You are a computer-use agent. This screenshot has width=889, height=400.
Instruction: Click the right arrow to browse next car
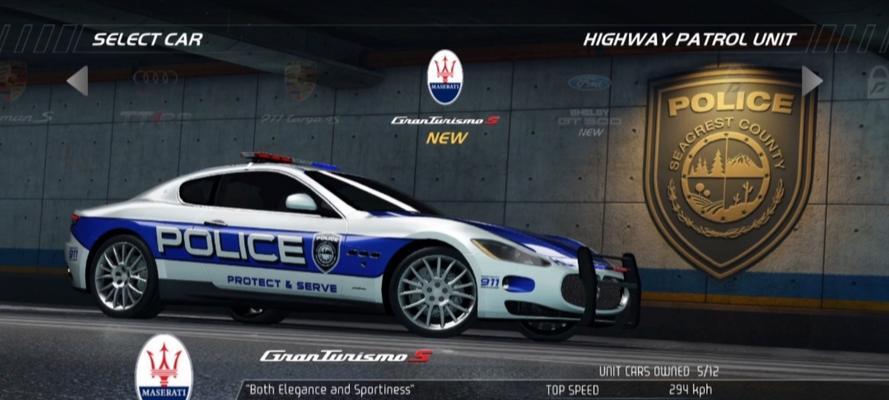811,80
